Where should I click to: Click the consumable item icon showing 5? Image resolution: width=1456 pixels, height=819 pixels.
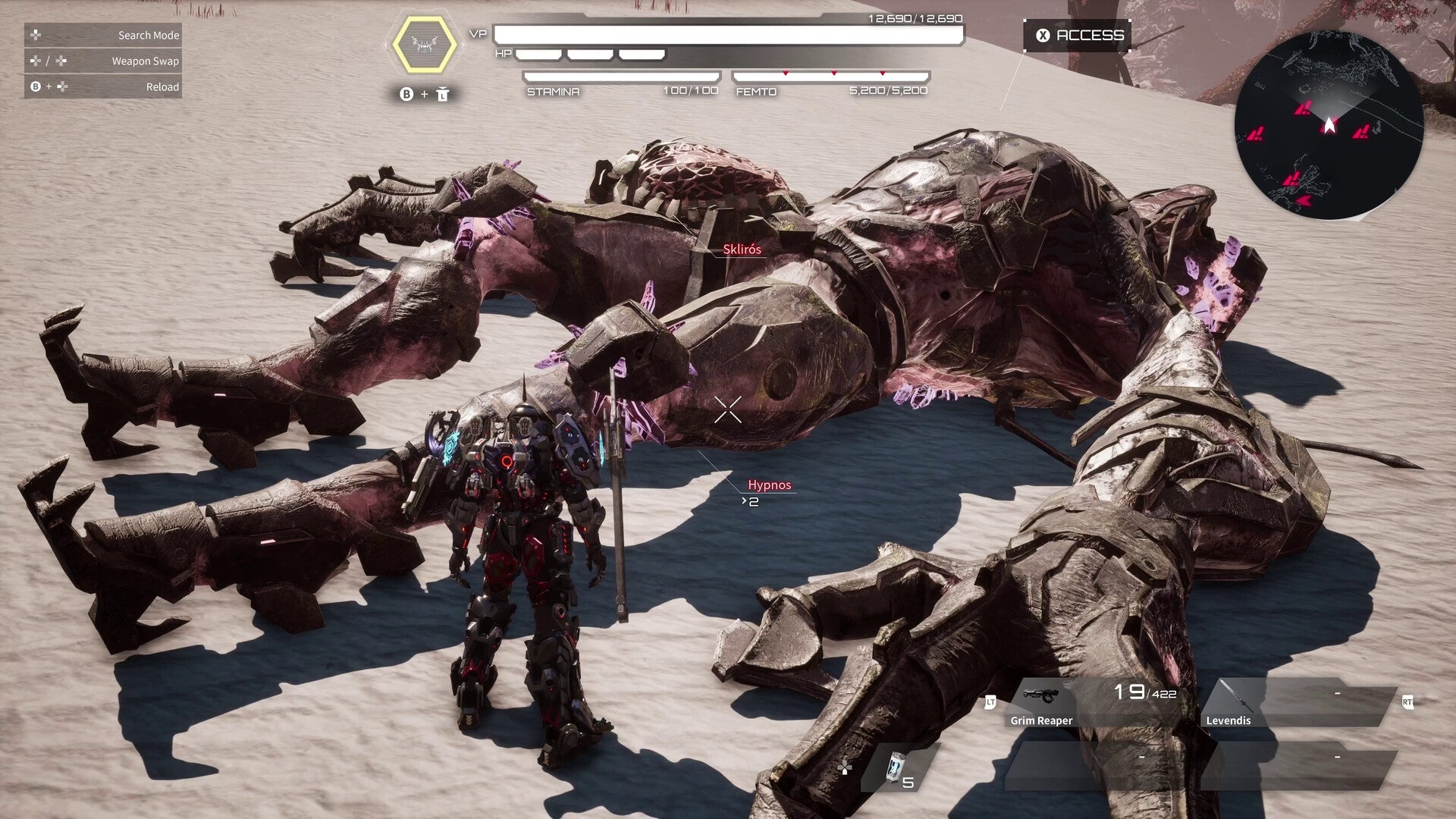coord(898,767)
